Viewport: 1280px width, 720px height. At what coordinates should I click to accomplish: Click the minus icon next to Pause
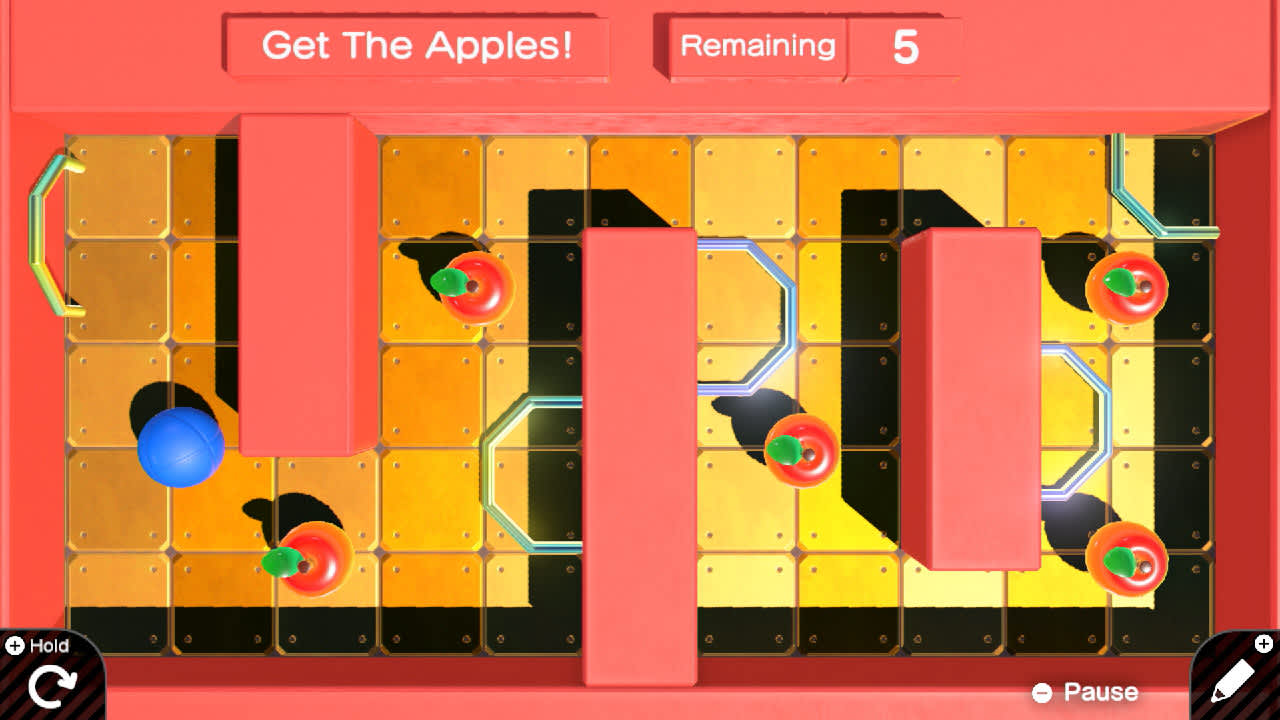point(1043,691)
